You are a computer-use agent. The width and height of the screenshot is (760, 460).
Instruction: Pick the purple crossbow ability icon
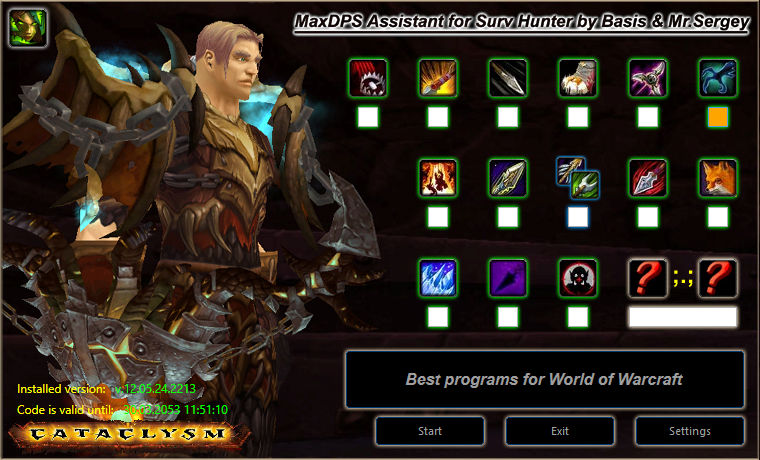[x=648, y=78]
